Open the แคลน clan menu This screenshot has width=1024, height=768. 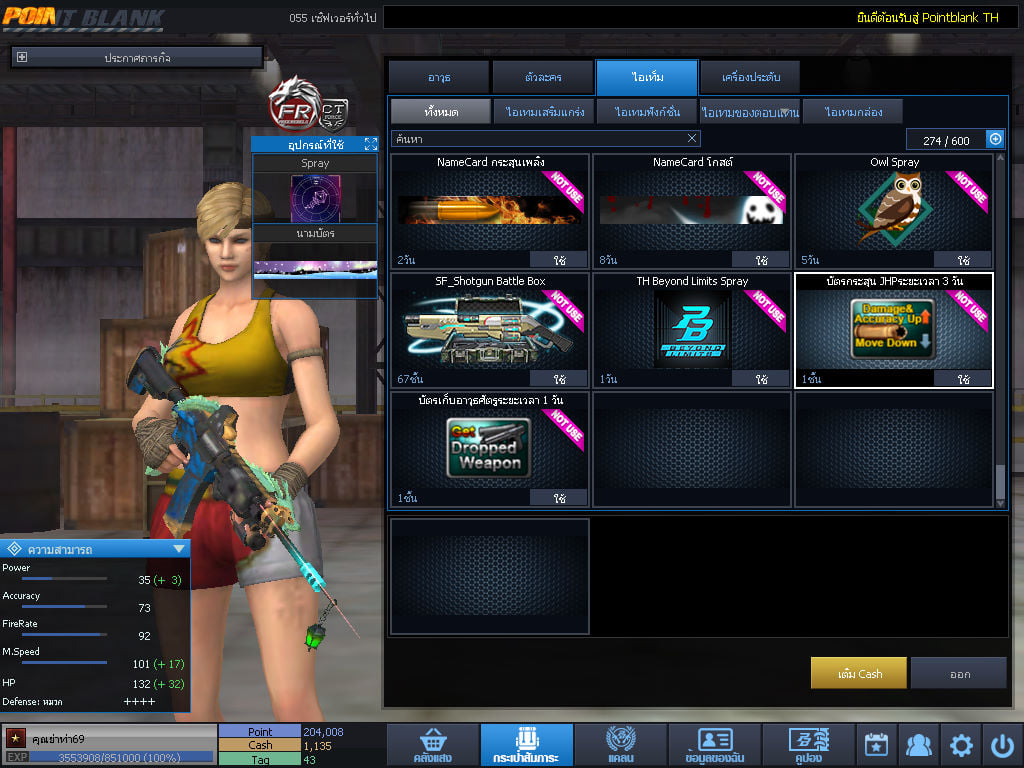pos(620,746)
